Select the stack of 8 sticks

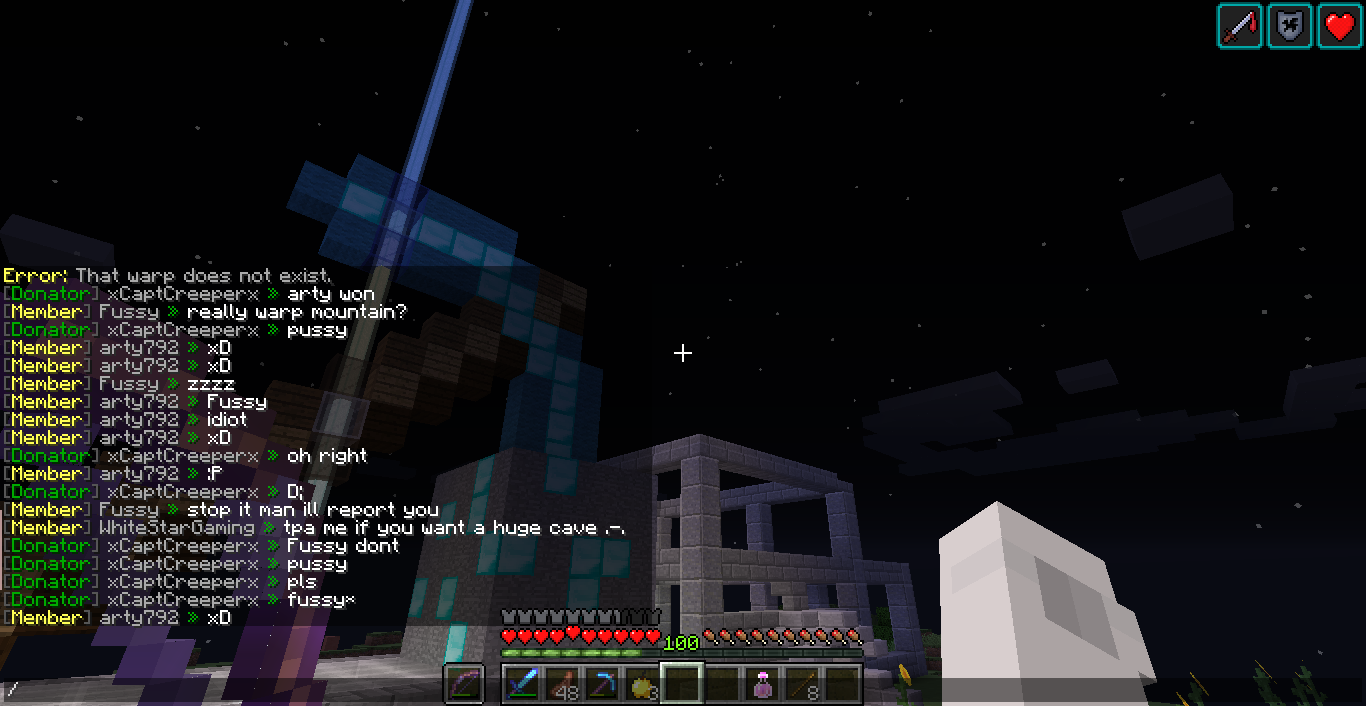coord(802,684)
